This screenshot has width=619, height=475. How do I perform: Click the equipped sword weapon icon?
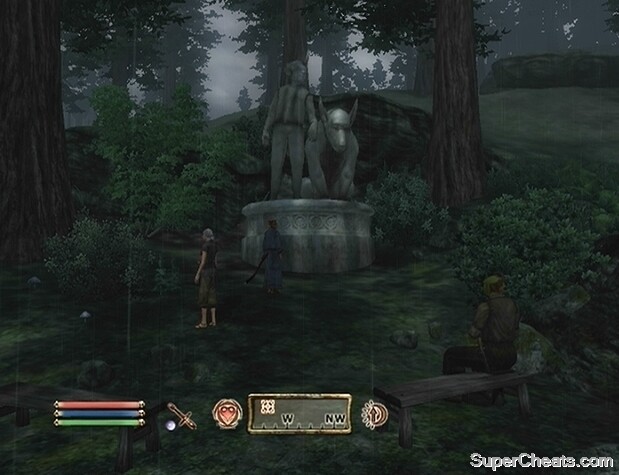pyautogui.click(x=181, y=413)
